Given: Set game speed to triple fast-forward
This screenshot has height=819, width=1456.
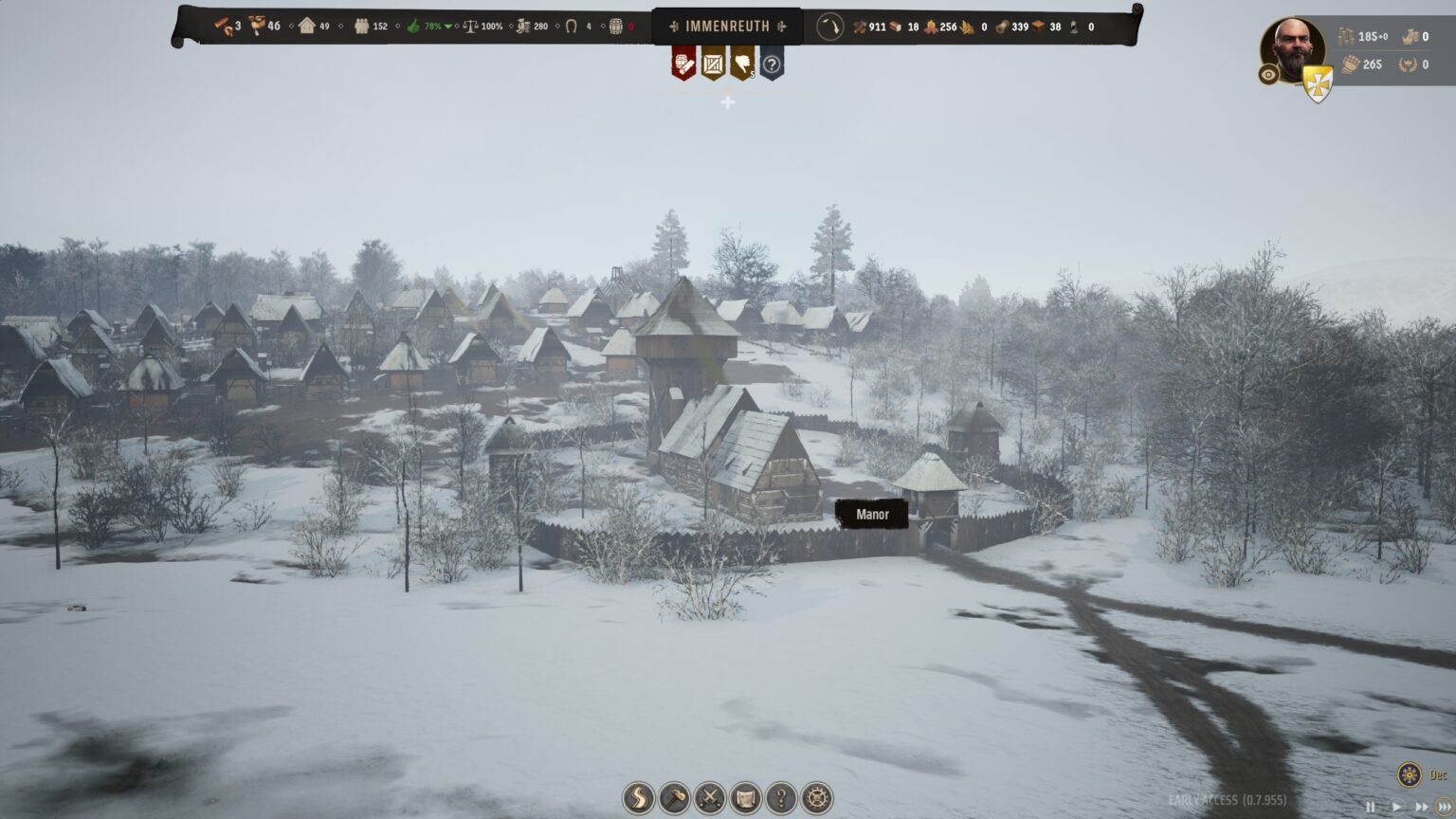Looking at the screenshot, I should (1445, 808).
